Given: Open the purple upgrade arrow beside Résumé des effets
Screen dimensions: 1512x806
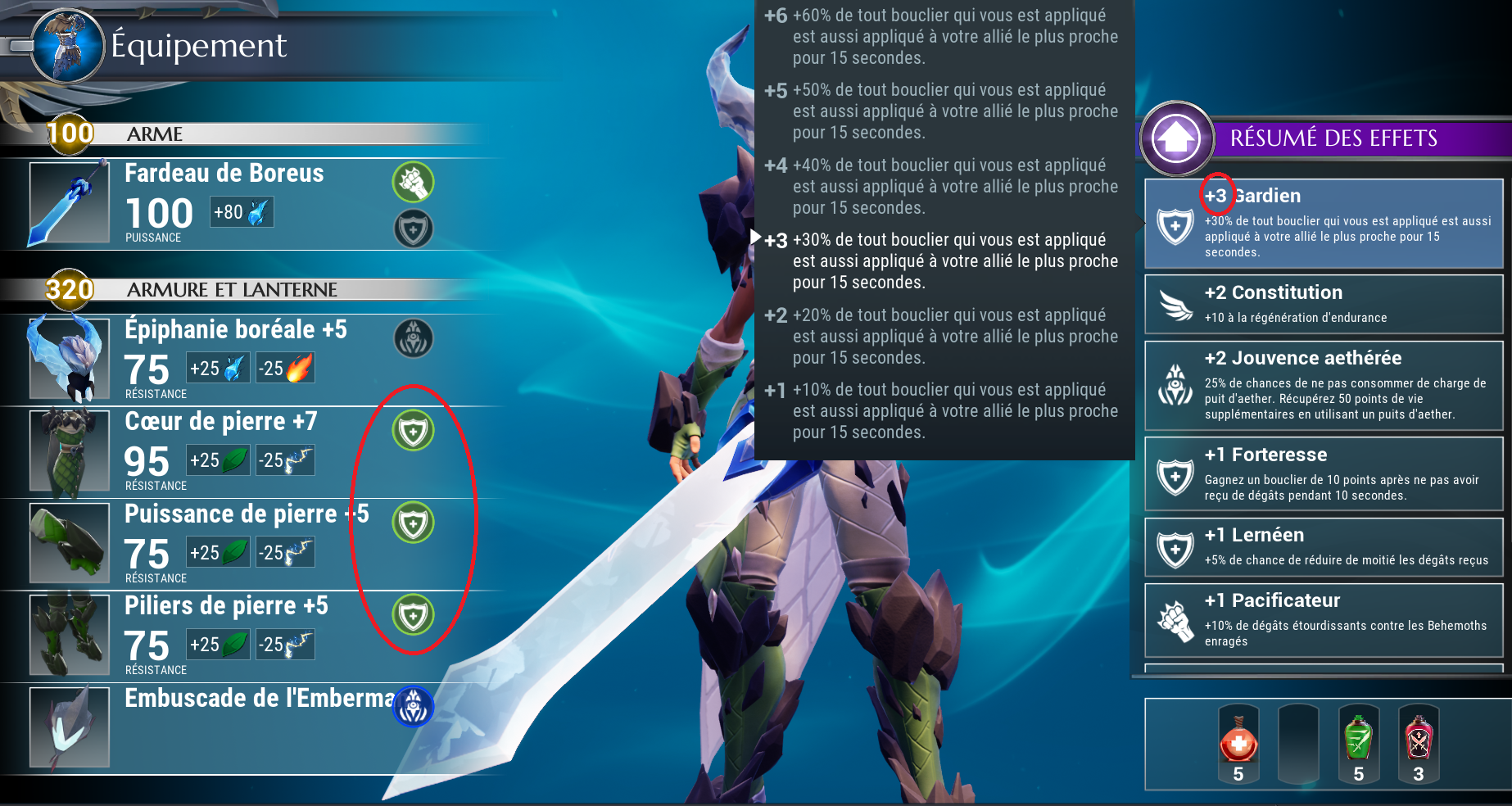Looking at the screenshot, I should click(x=1177, y=138).
